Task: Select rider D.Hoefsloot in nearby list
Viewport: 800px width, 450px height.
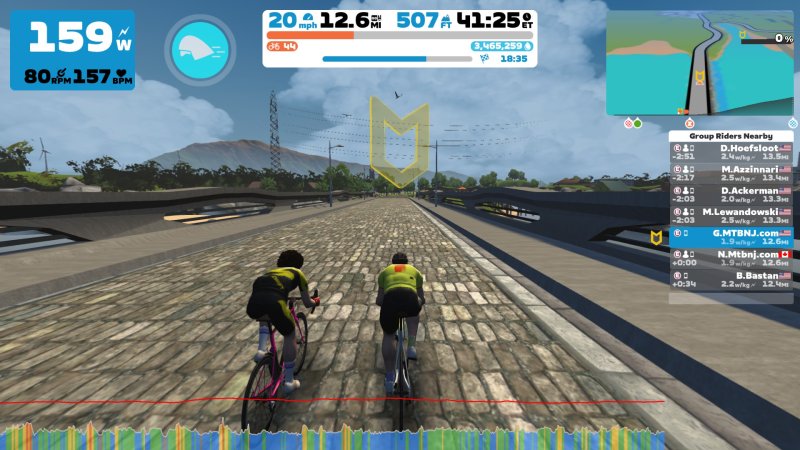Action: coord(731,151)
